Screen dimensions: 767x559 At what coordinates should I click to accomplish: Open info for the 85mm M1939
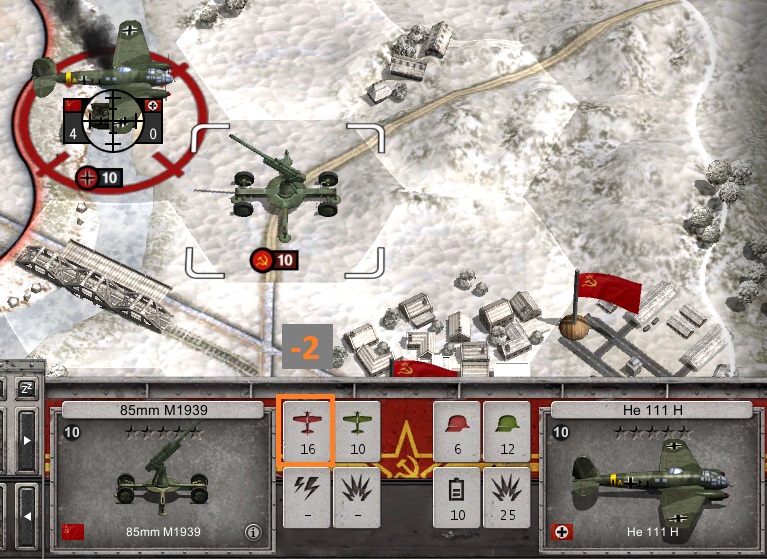tap(254, 532)
